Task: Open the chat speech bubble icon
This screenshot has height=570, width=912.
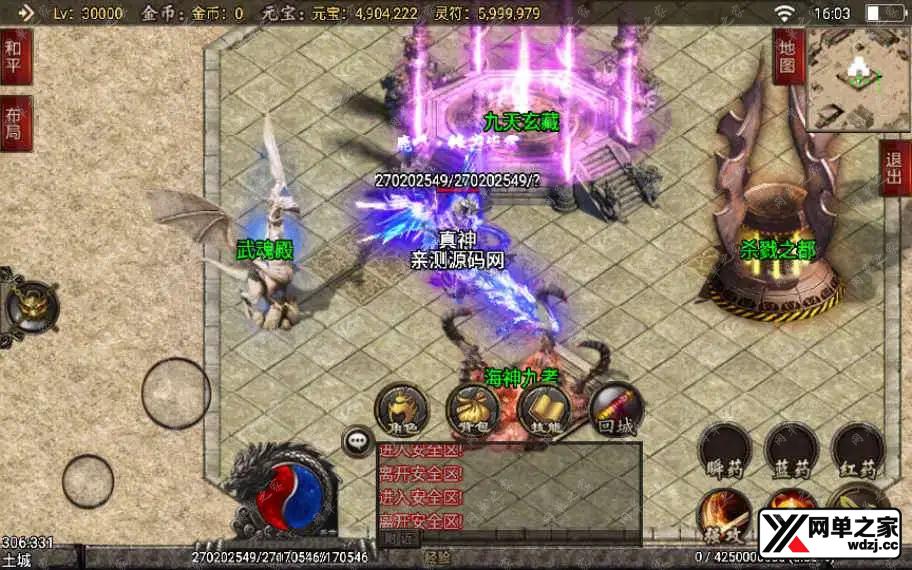Action: click(x=356, y=440)
